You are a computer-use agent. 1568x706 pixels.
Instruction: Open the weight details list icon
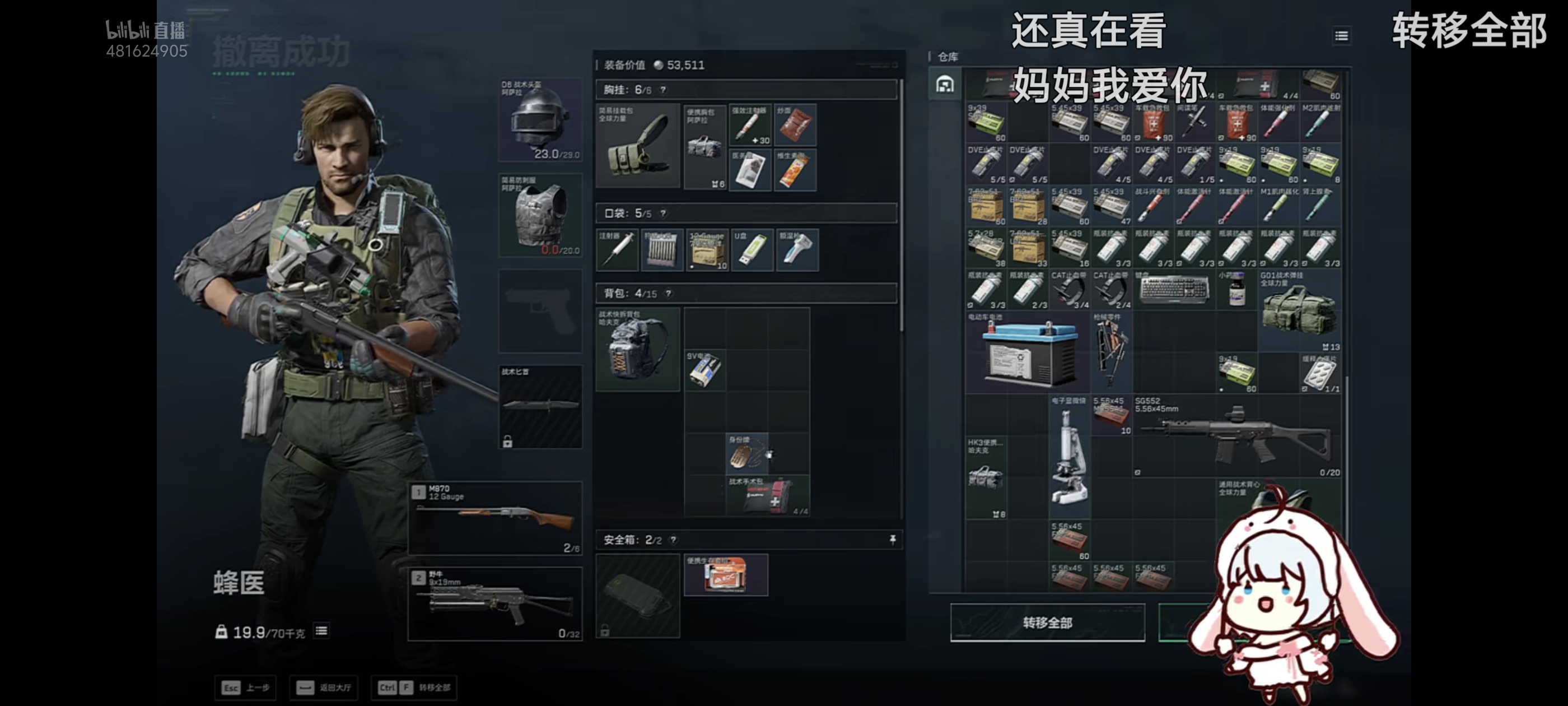coord(321,631)
